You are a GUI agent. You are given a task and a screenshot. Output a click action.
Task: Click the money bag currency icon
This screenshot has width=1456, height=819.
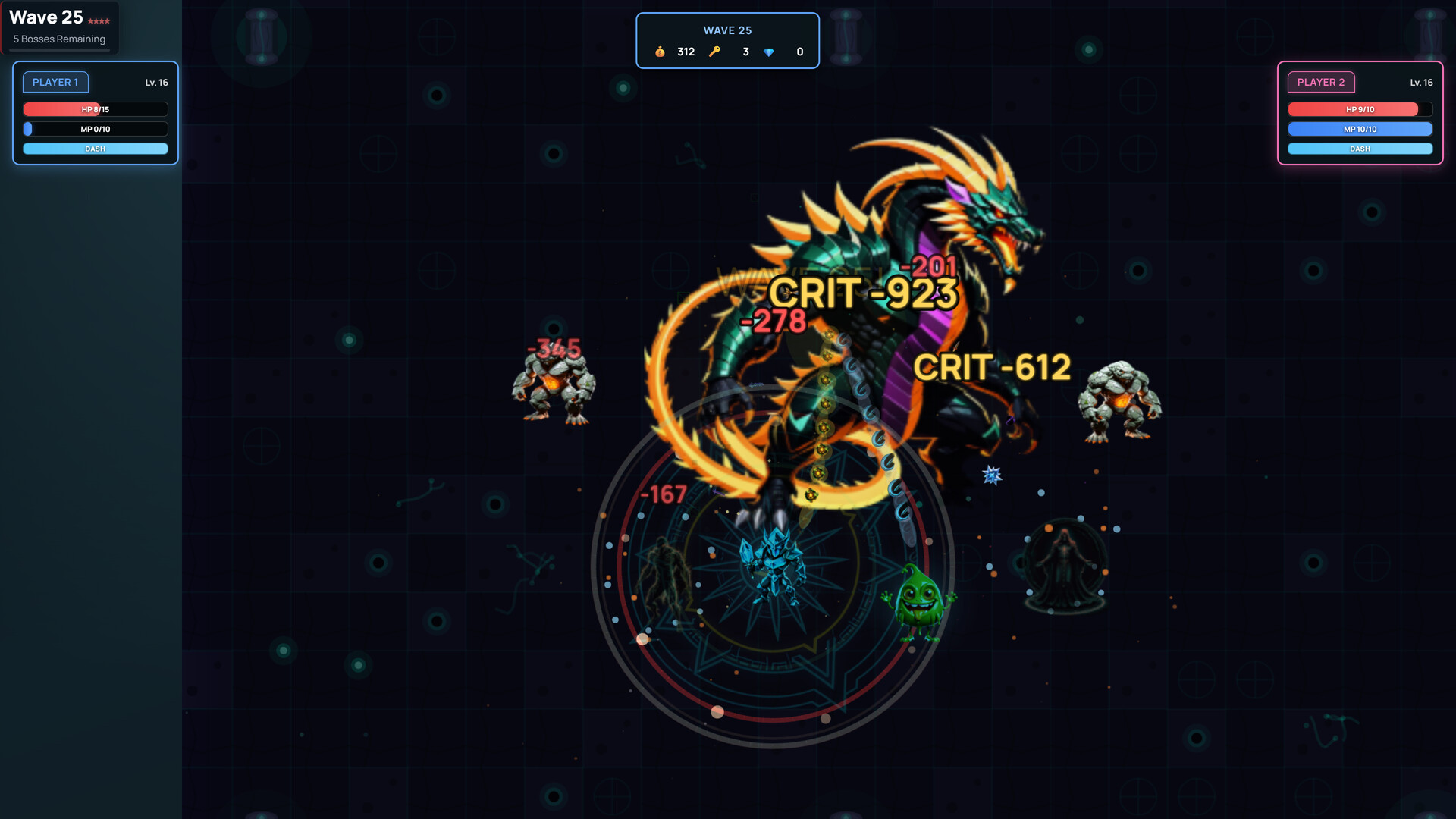[660, 52]
